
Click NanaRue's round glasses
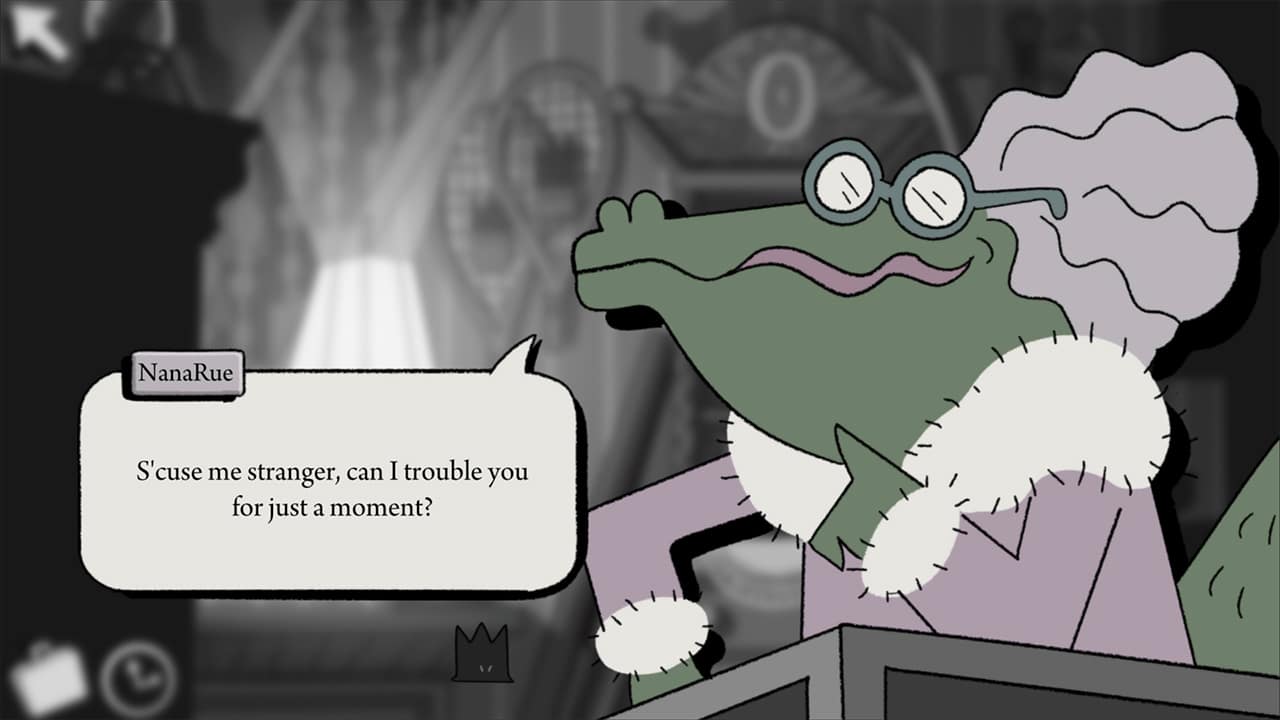(888, 184)
